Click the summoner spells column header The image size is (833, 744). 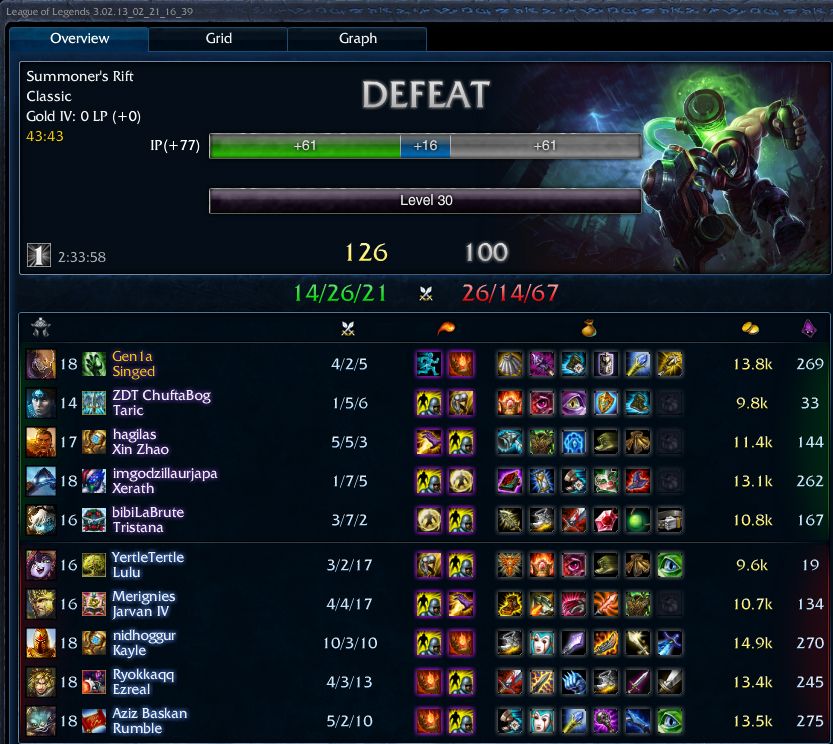tap(443, 328)
